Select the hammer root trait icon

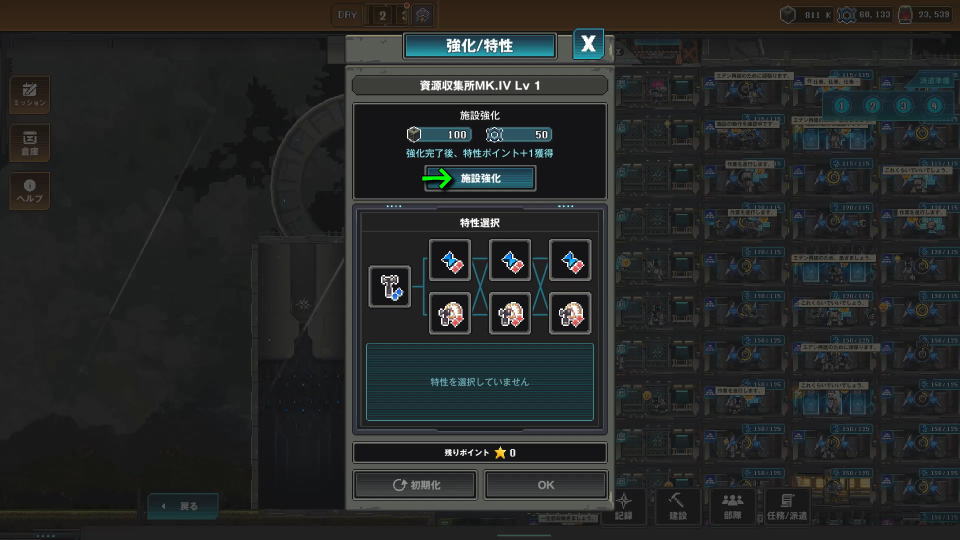coord(390,286)
